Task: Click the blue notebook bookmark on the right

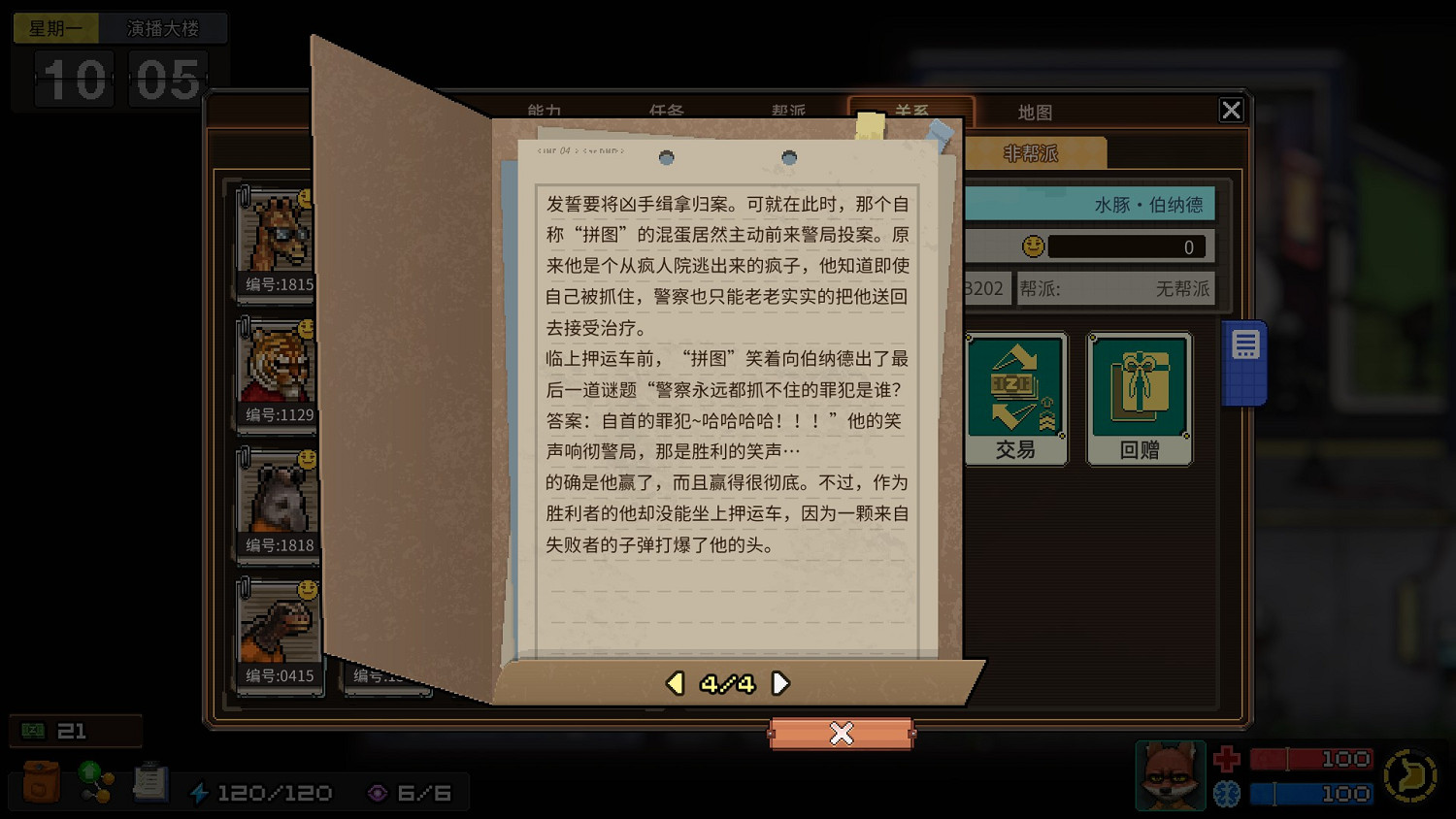Action: point(1245,359)
